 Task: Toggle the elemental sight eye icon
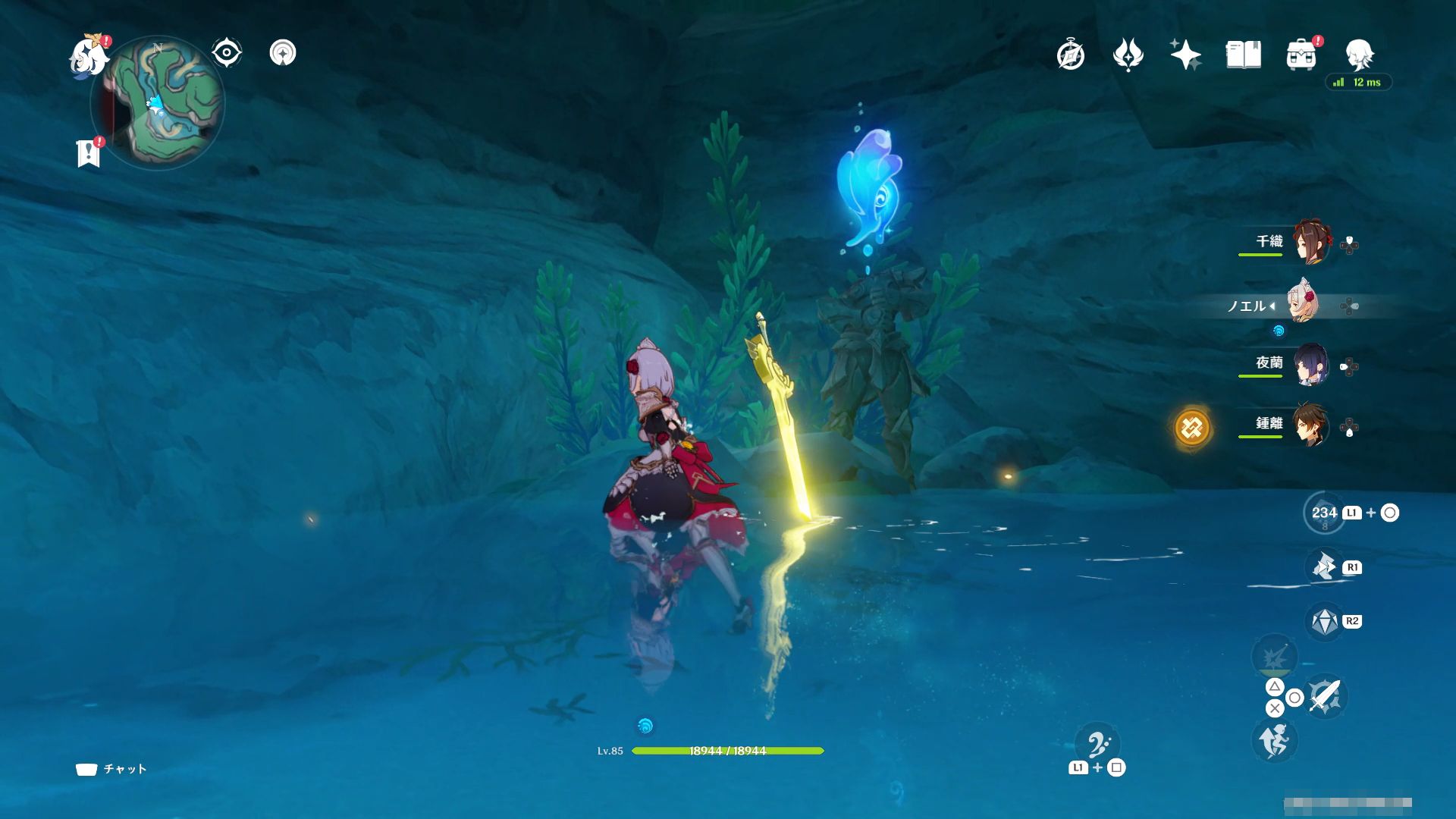[226, 53]
